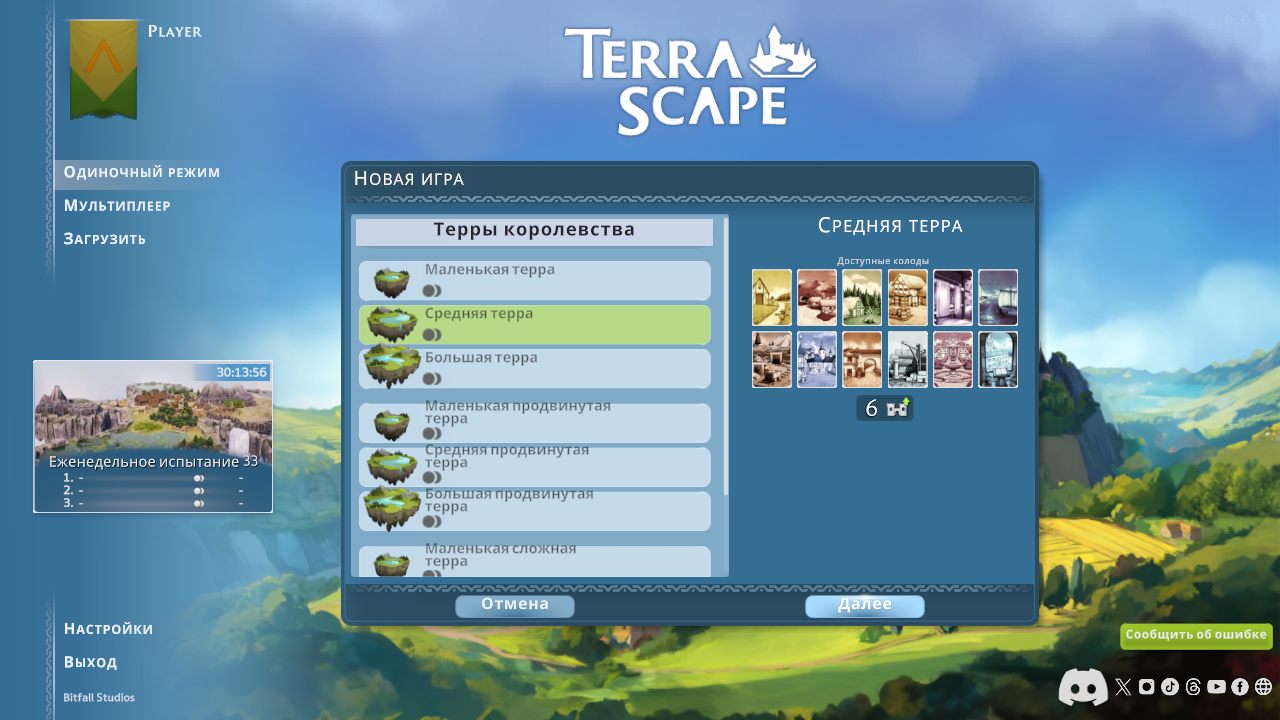Select 'Маленькая продвинутая терра'
1280x720 pixels.
[533, 422]
